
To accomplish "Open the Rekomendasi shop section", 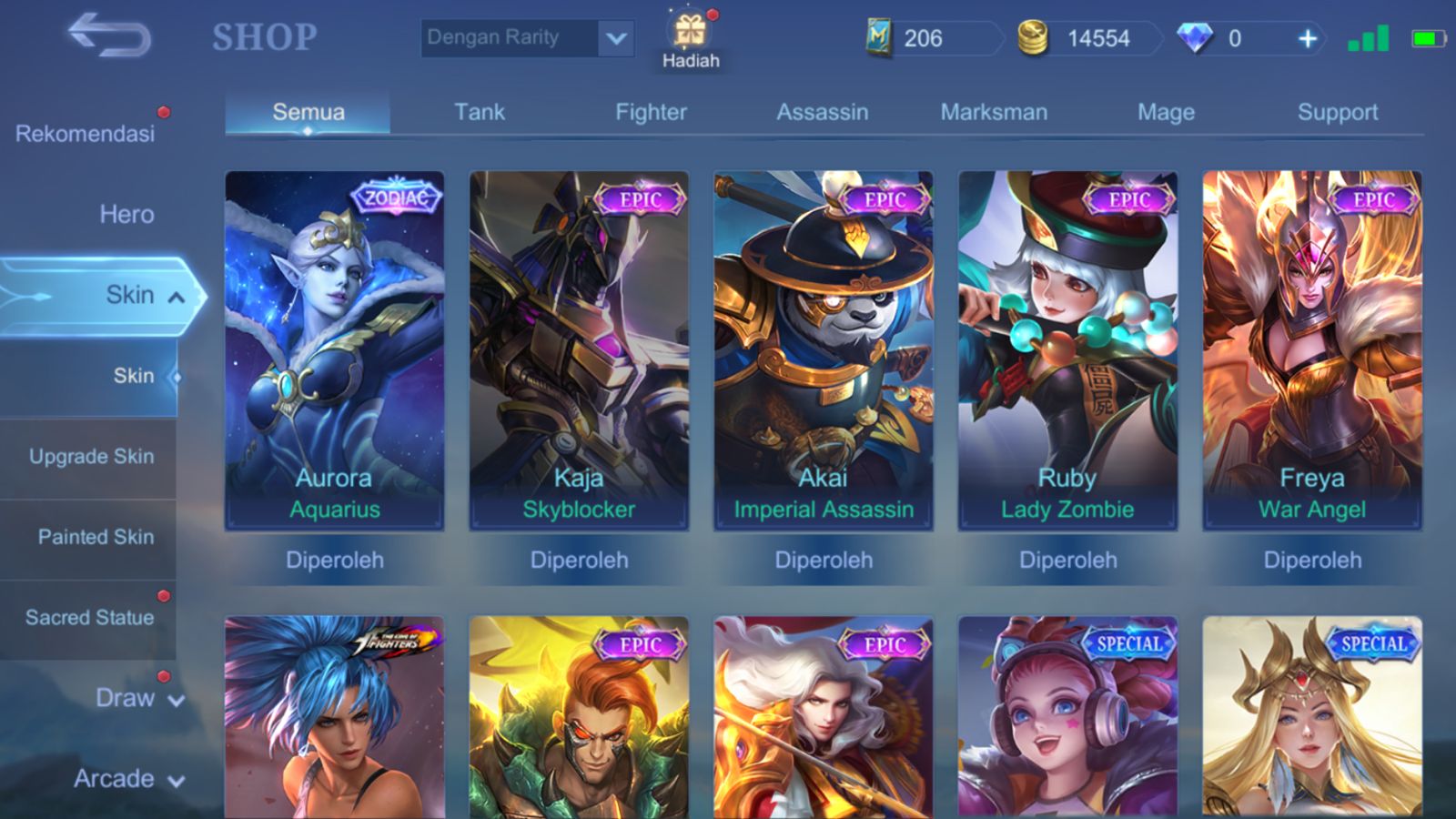I will pos(86,134).
